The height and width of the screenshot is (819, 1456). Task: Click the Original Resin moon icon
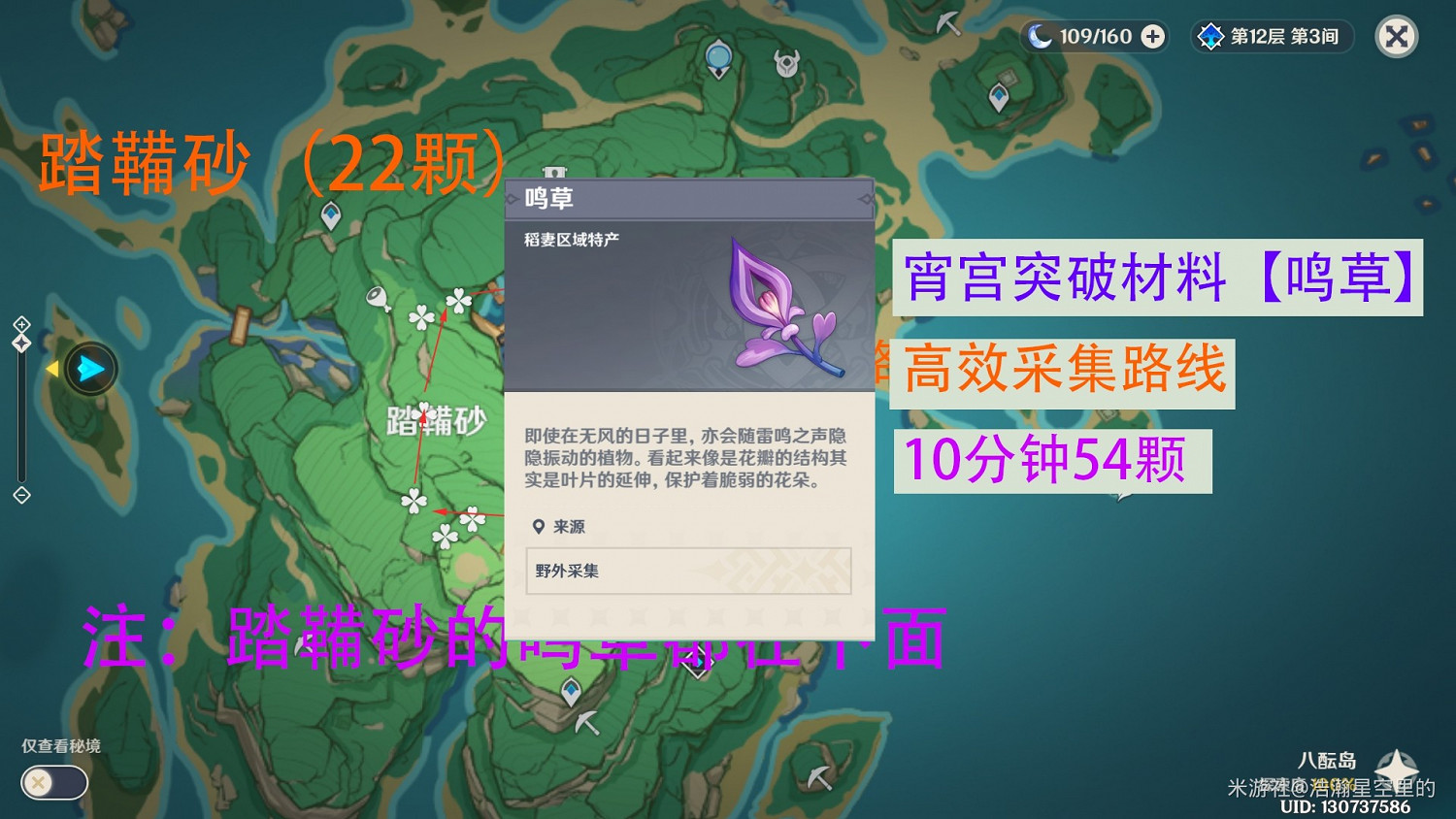(x=1042, y=36)
